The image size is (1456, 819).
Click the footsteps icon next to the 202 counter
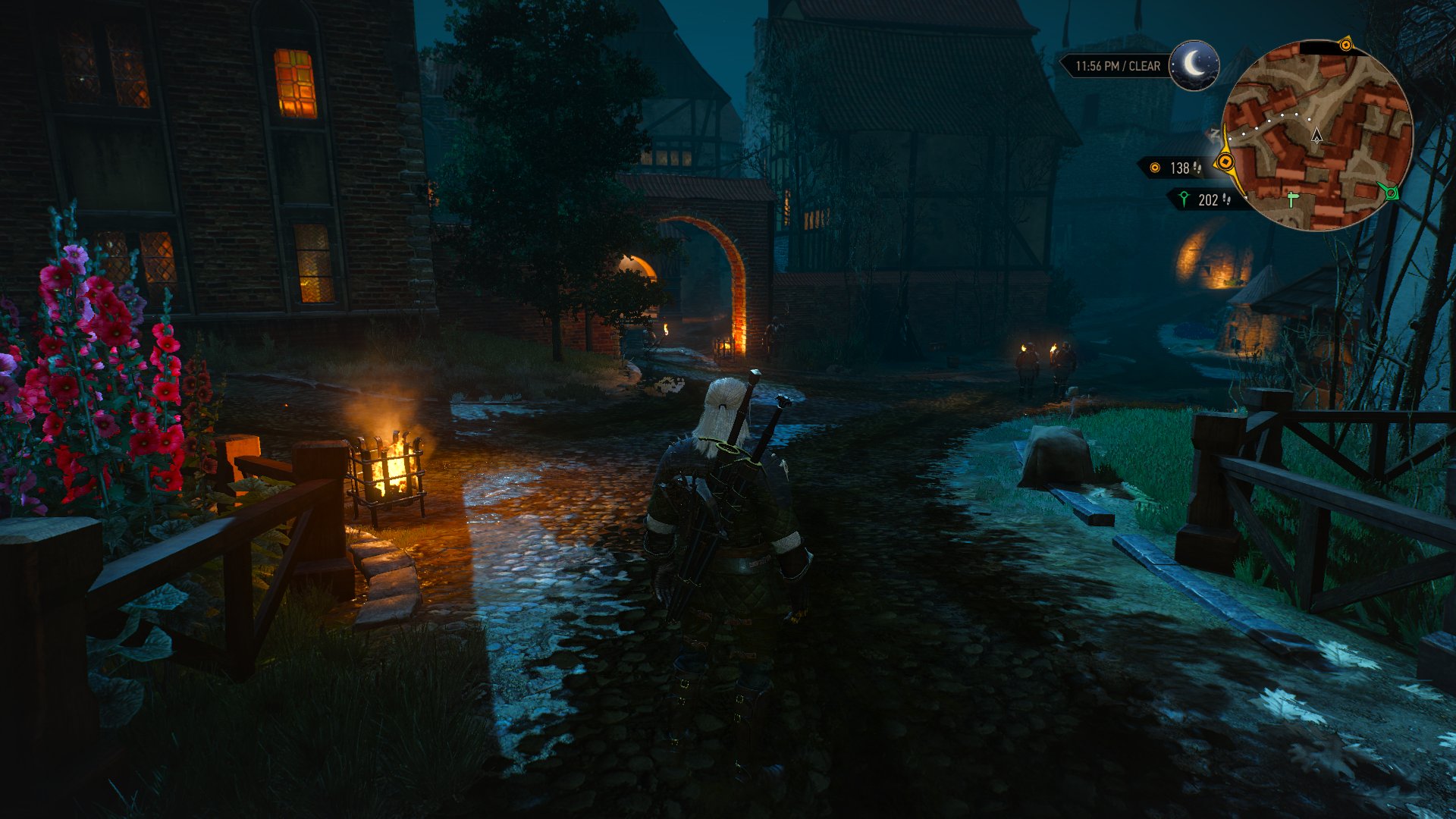pyautogui.click(x=1227, y=201)
